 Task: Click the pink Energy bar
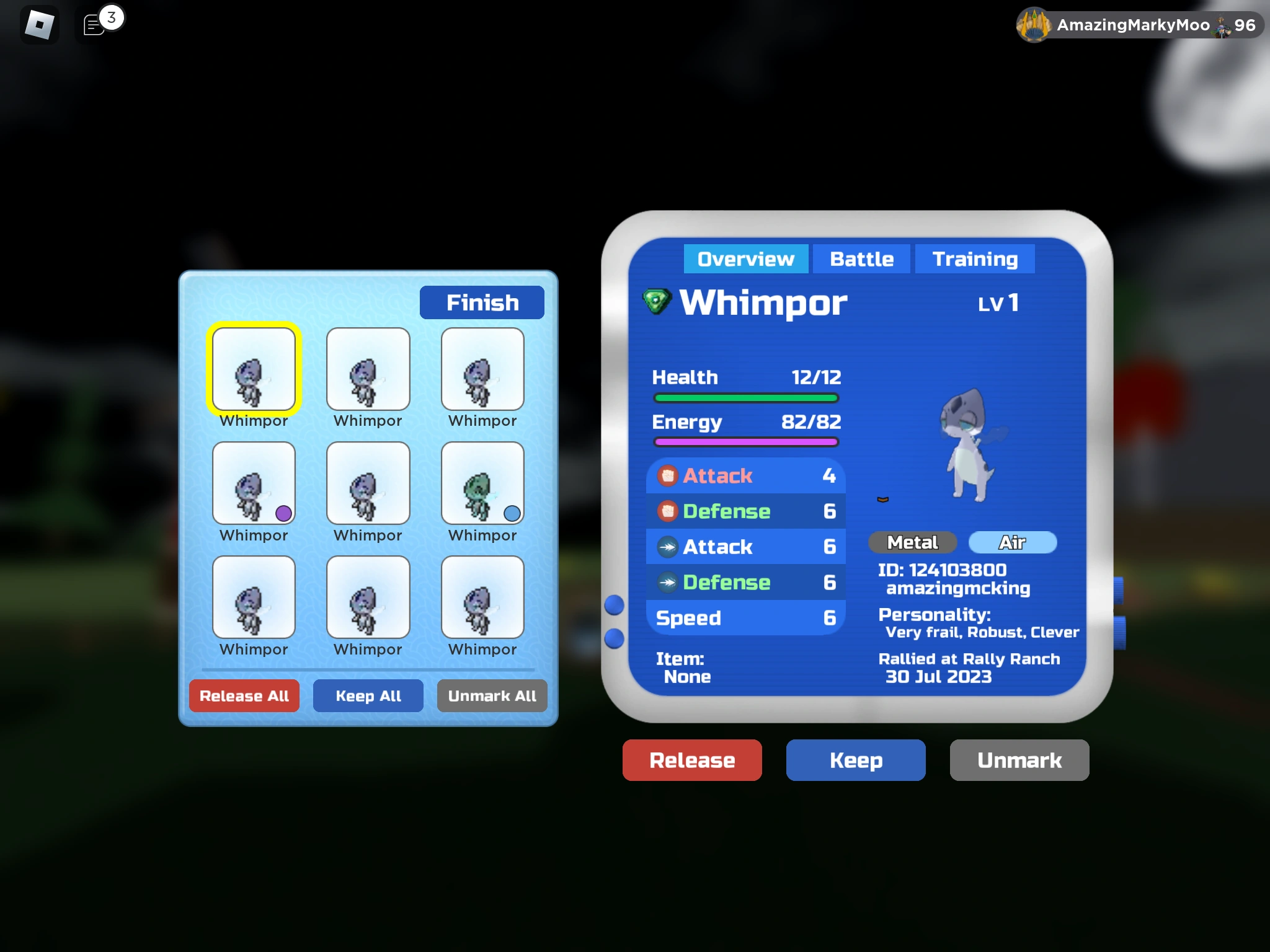coord(746,441)
